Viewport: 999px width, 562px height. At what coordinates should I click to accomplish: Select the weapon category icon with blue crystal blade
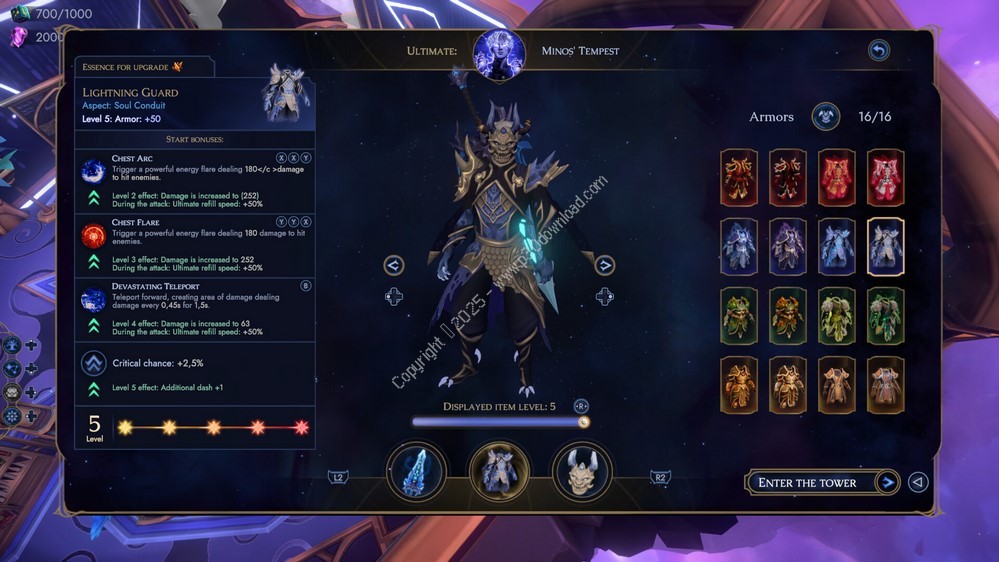pyautogui.click(x=416, y=472)
